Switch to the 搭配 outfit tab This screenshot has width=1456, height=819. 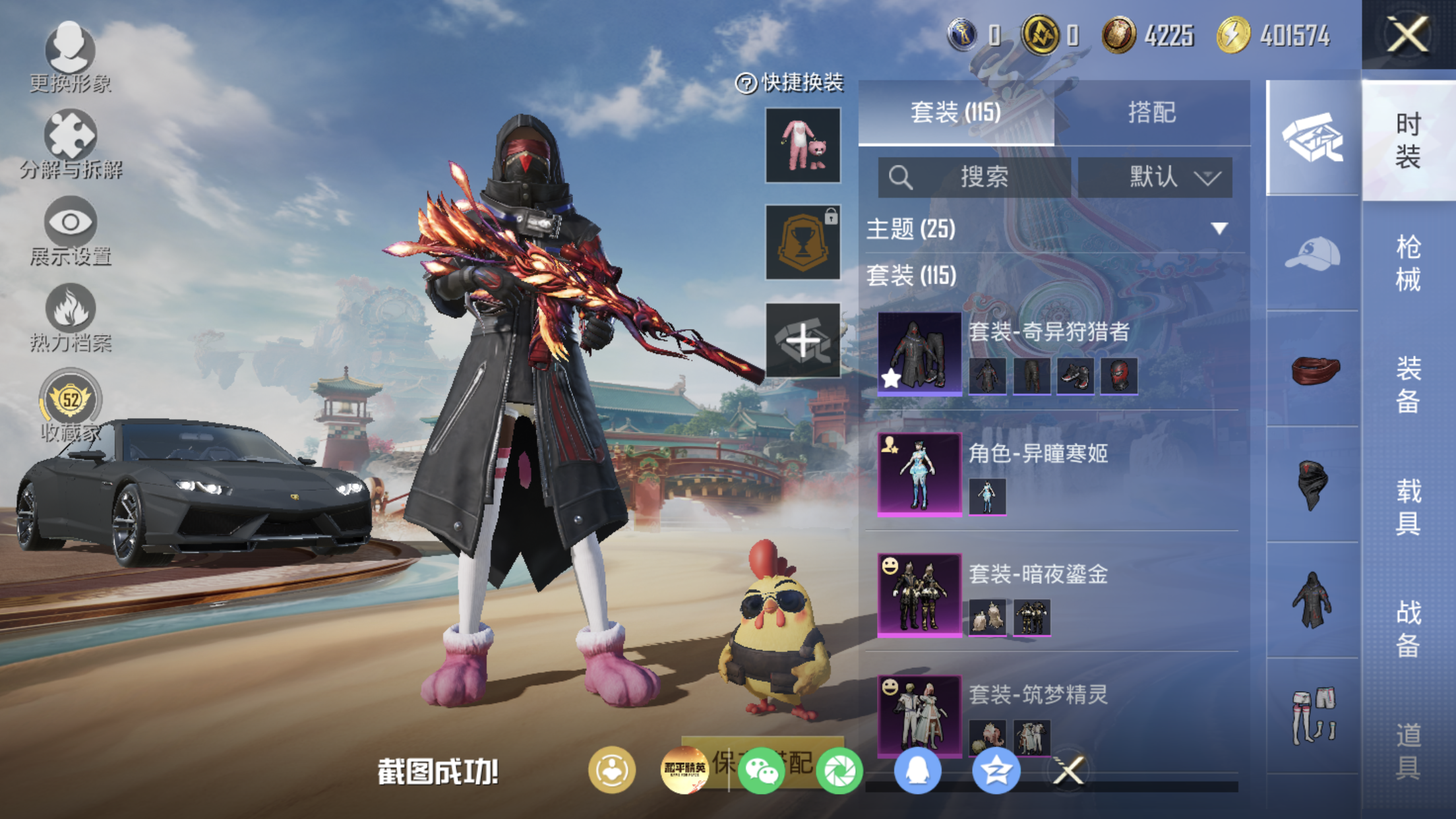pyautogui.click(x=1151, y=113)
